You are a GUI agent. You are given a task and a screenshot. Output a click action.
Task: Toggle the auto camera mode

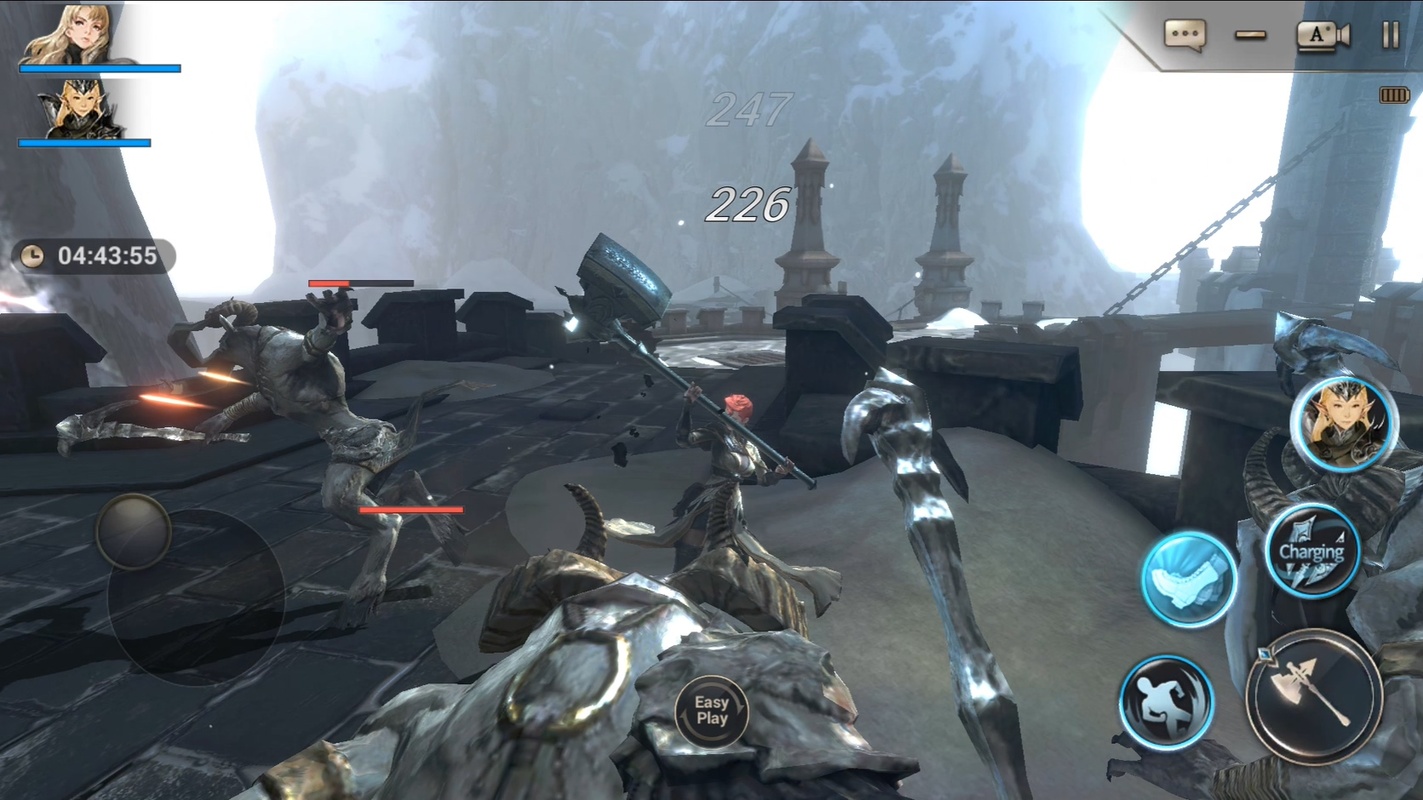pos(1323,35)
